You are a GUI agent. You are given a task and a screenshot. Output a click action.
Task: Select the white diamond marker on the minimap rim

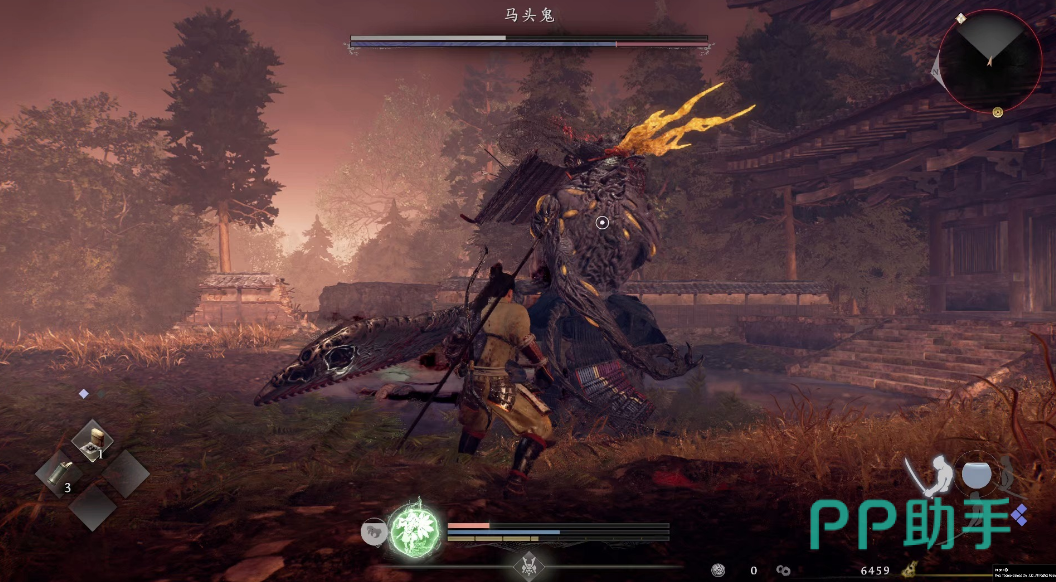pyautogui.click(x=961, y=18)
